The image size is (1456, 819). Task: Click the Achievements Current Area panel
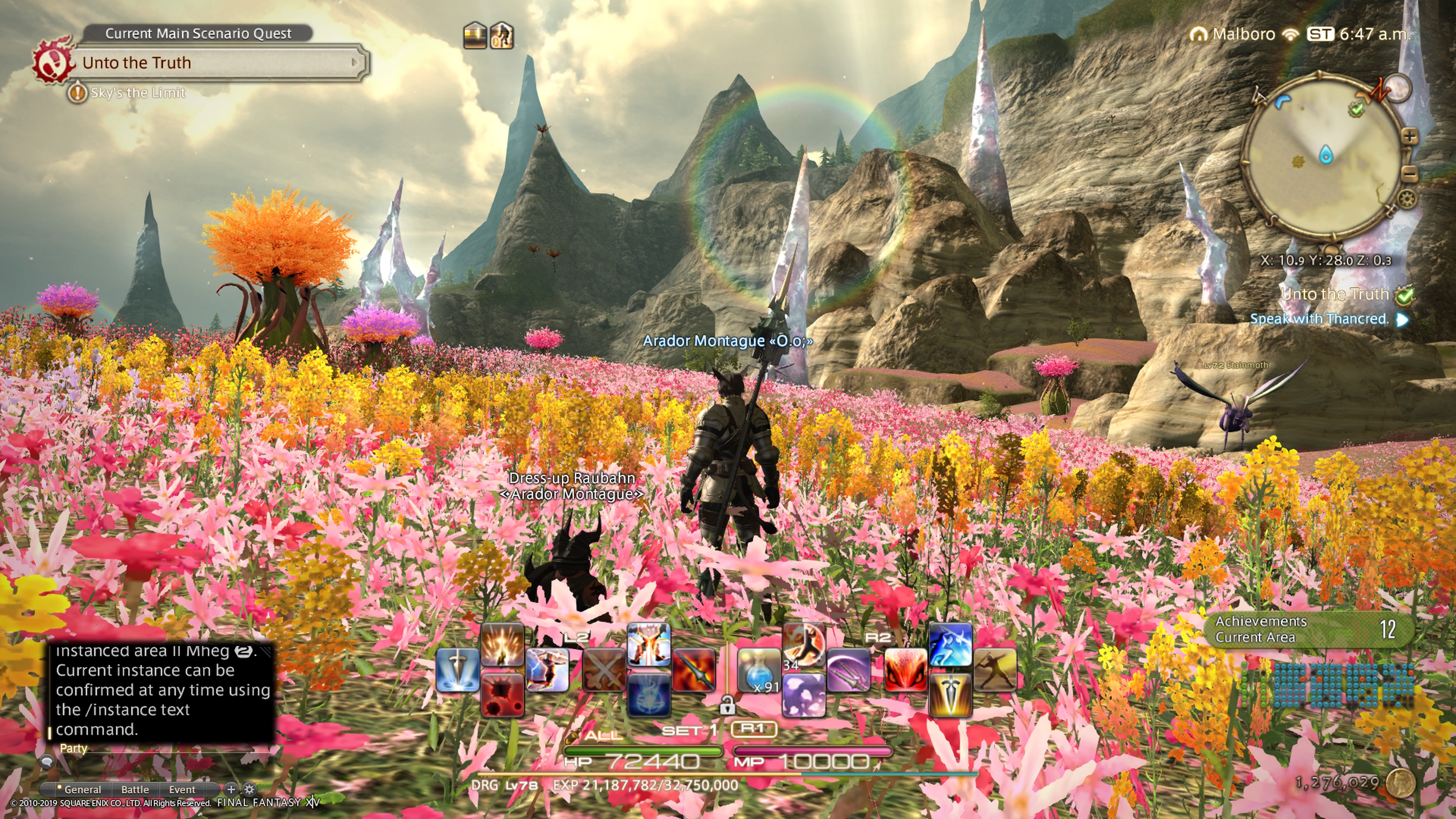click(x=1309, y=629)
